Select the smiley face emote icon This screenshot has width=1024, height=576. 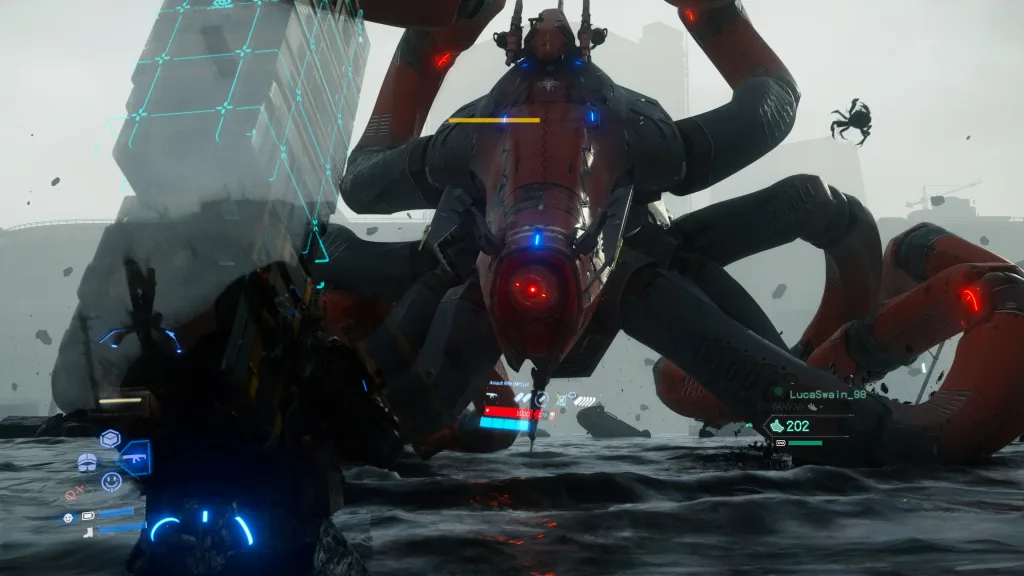110,482
